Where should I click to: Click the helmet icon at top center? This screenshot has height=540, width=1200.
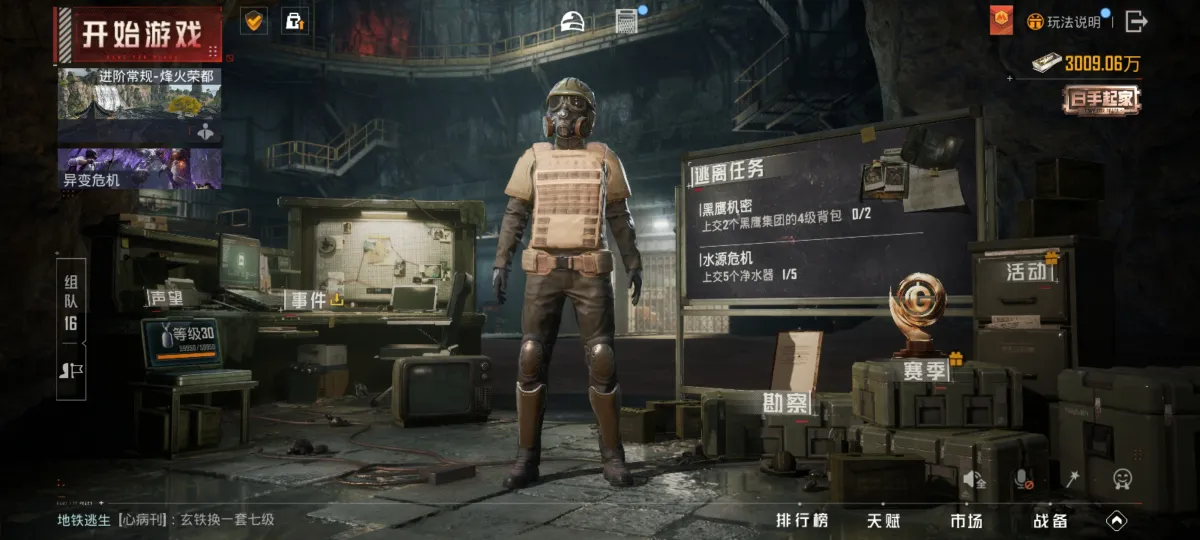(572, 22)
